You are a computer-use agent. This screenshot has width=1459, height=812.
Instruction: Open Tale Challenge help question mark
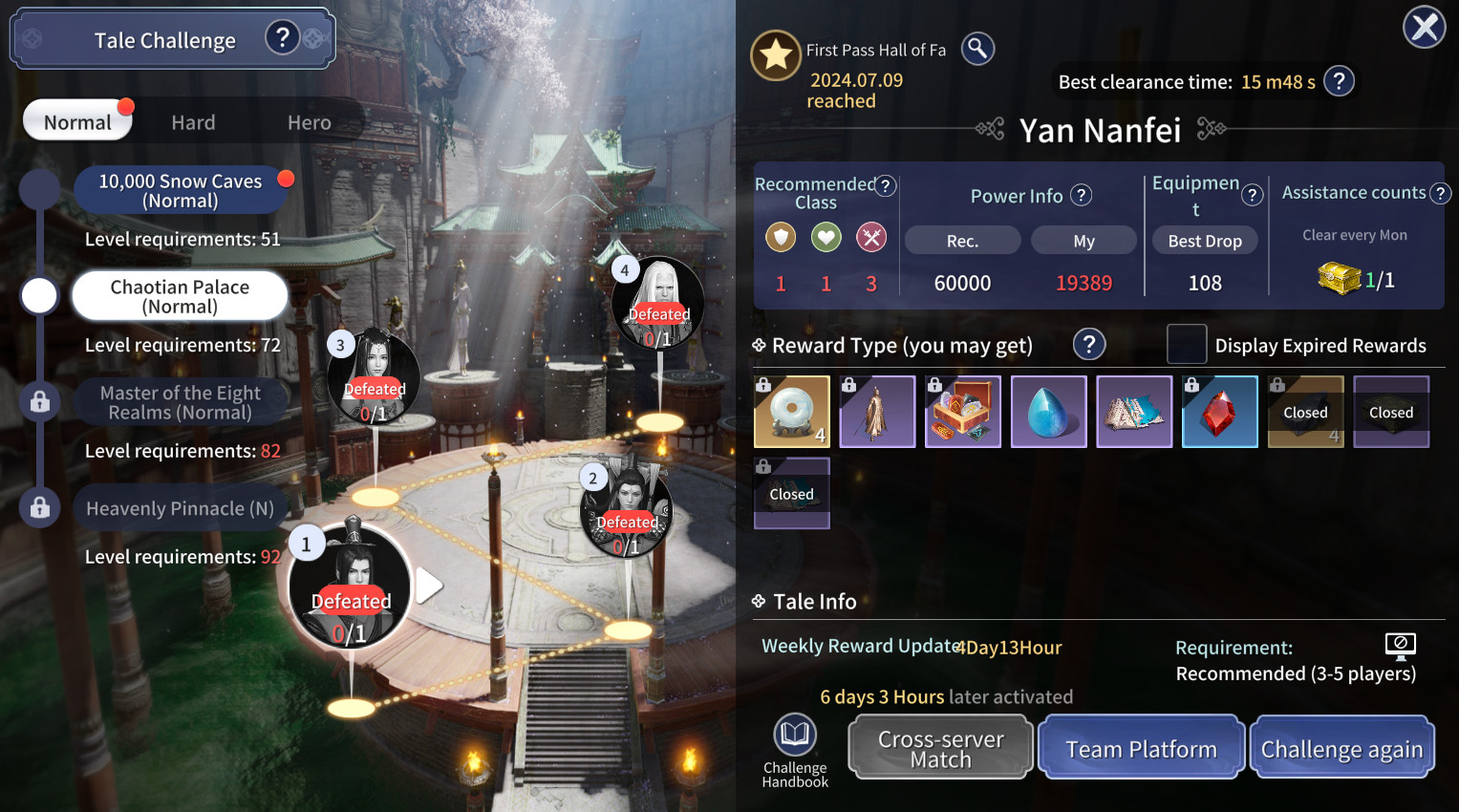[282, 38]
